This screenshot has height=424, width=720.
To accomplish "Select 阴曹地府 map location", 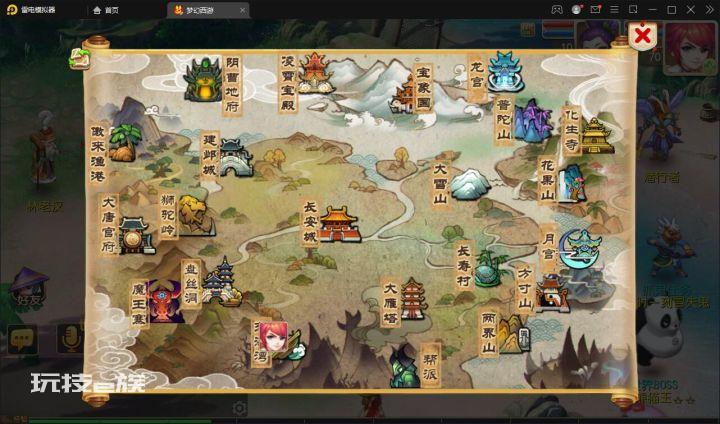I will coord(205,80).
